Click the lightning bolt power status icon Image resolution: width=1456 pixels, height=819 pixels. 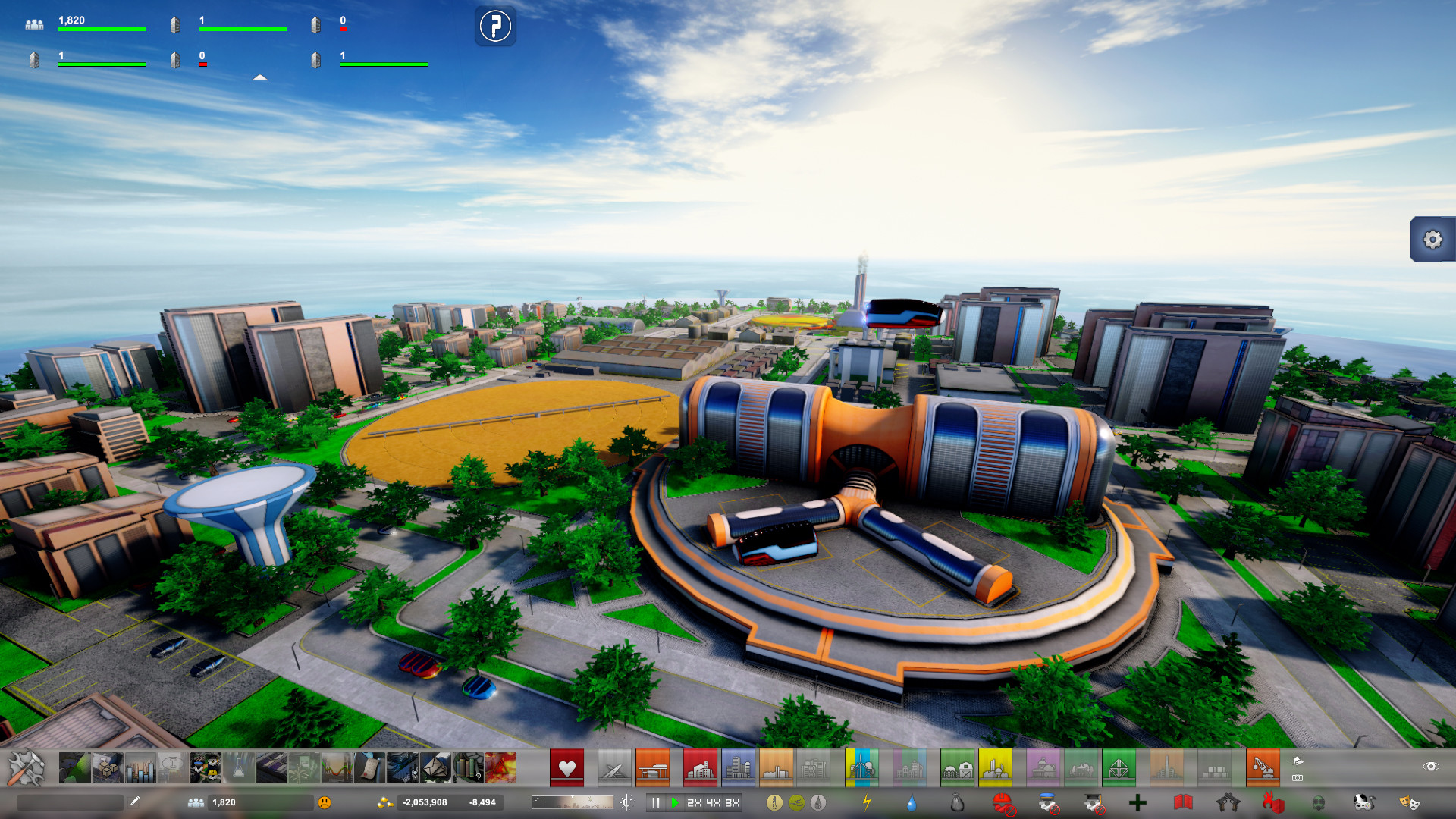click(x=867, y=803)
